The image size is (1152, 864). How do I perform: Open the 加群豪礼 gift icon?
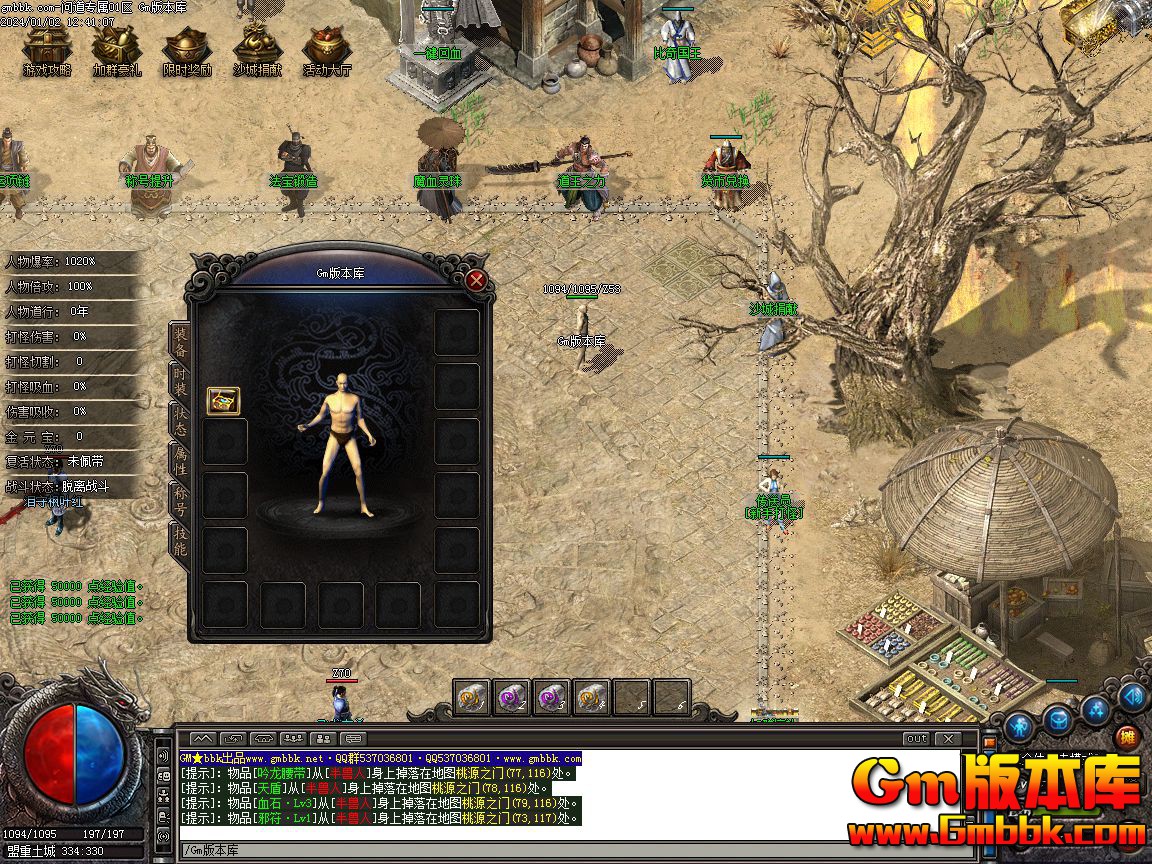pyautogui.click(x=117, y=48)
